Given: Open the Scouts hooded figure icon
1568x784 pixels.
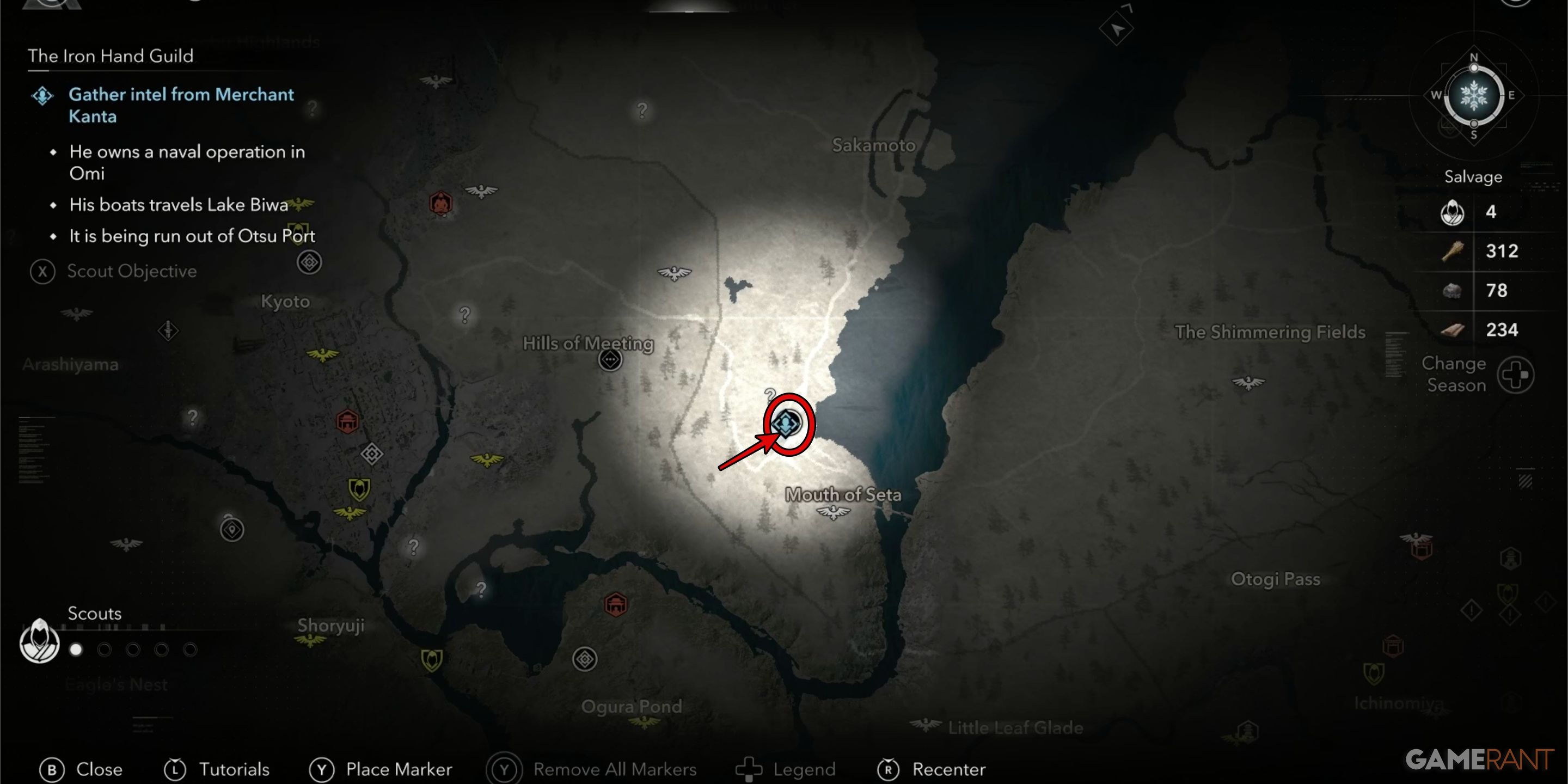Looking at the screenshot, I should click(x=40, y=641).
